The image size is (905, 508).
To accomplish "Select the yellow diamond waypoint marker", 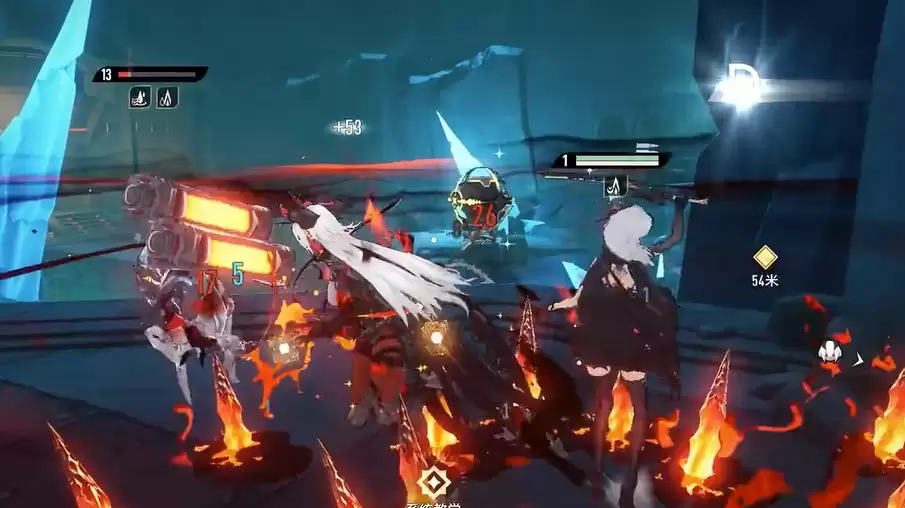I will point(765,257).
